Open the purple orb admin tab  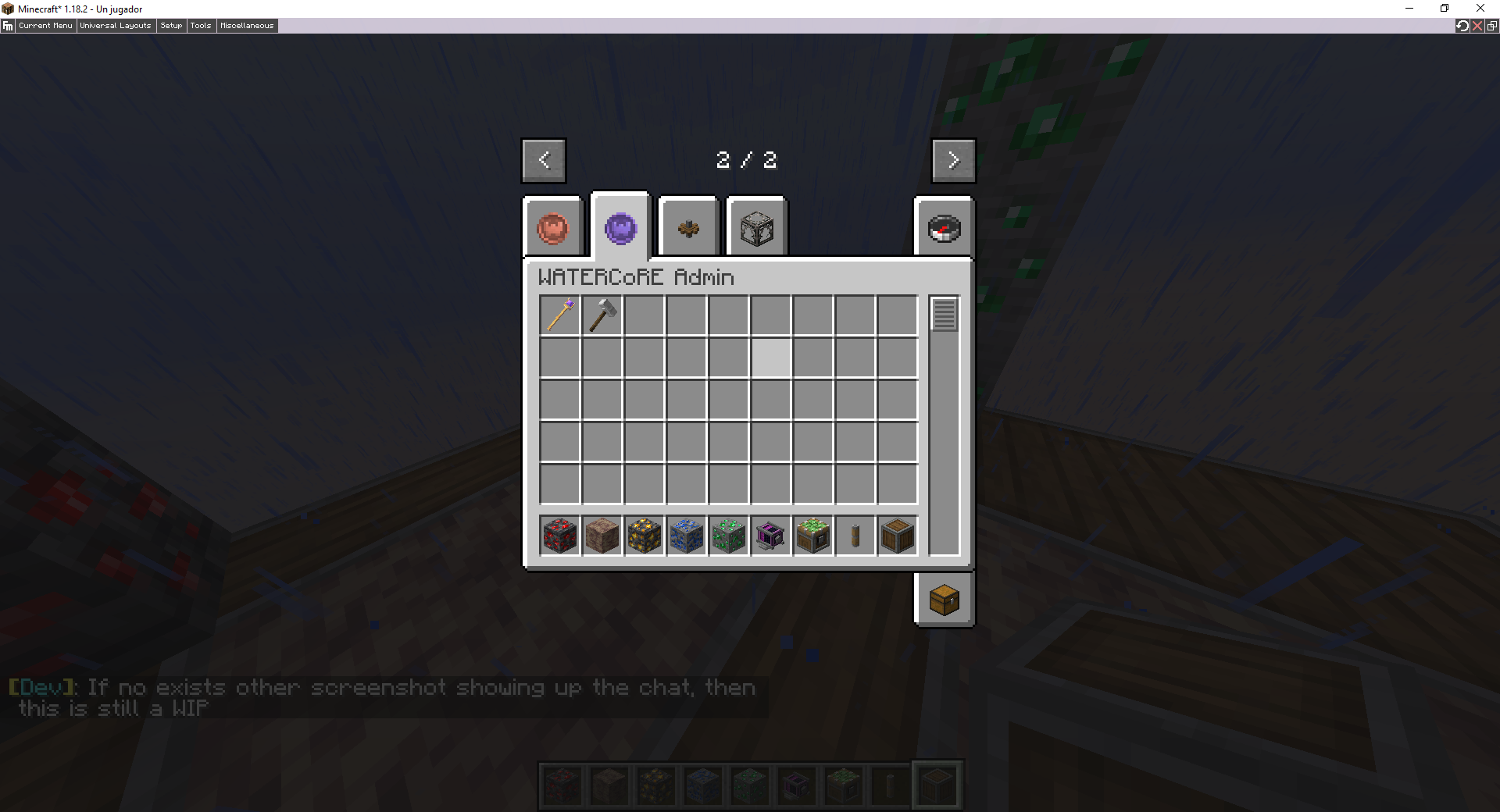pos(620,227)
